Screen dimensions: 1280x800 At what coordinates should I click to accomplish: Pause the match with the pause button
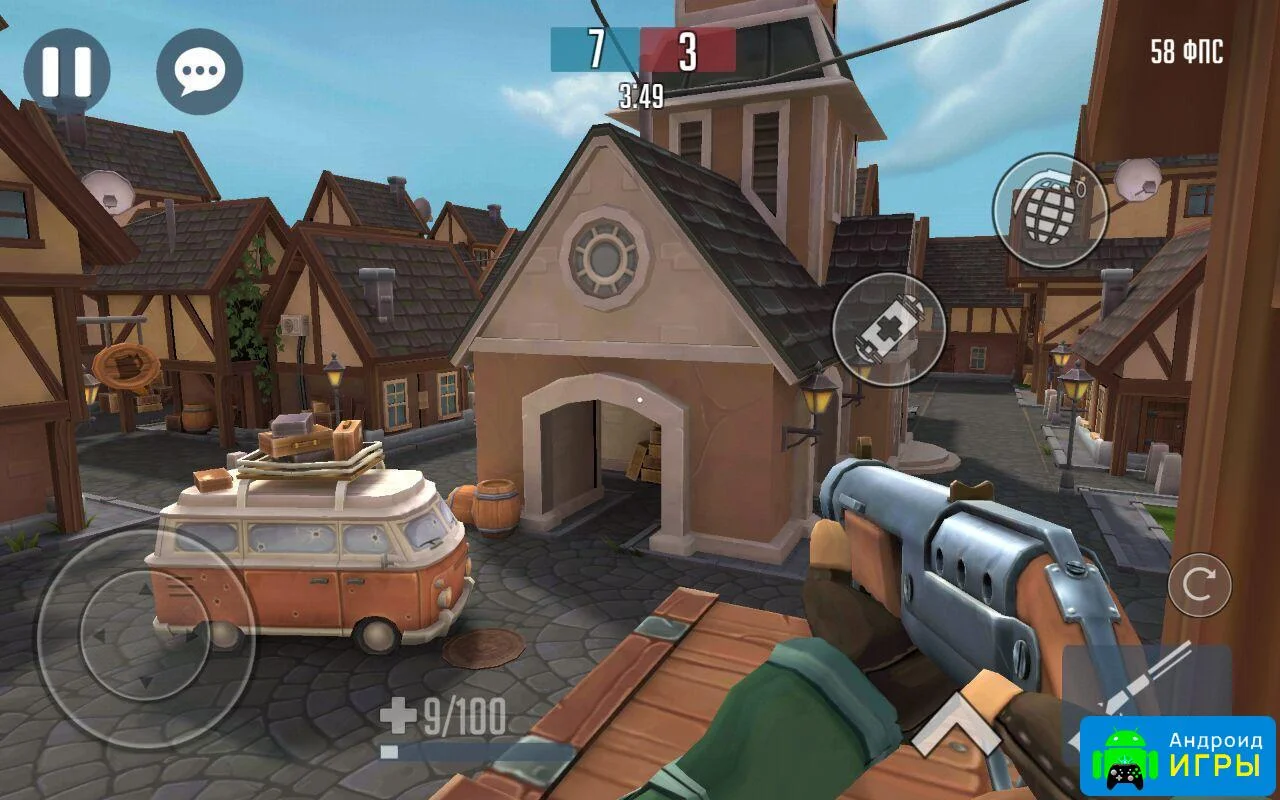pyautogui.click(x=67, y=71)
